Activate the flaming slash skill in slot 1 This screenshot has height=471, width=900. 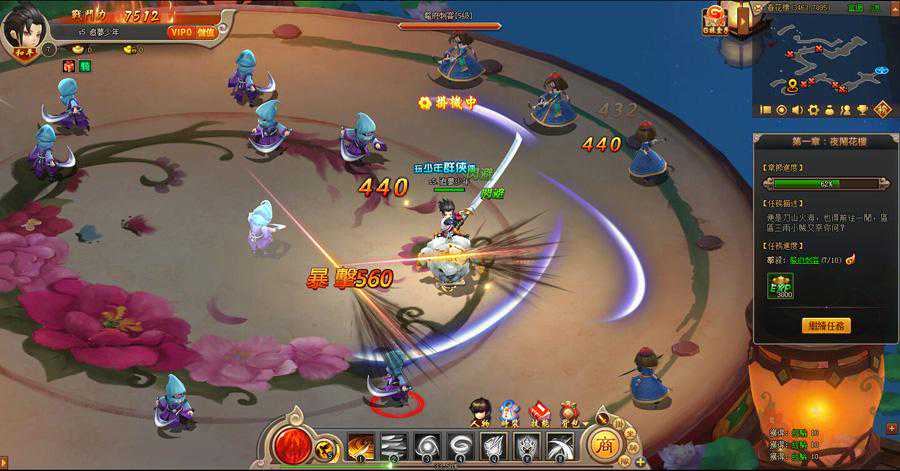pos(361,445)
